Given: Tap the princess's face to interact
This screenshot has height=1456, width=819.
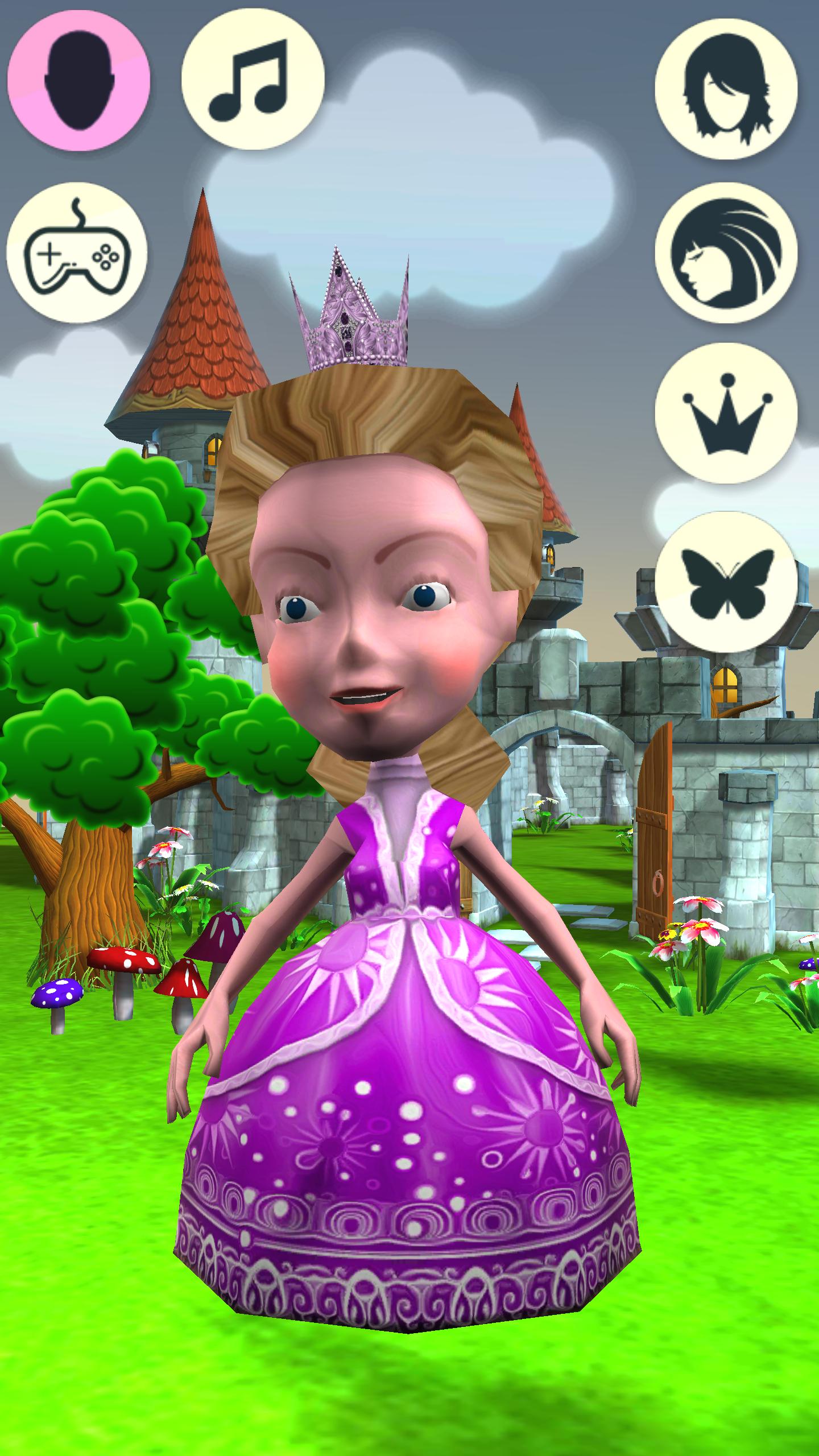Looking at the screenshot, I should pos(370,654).
